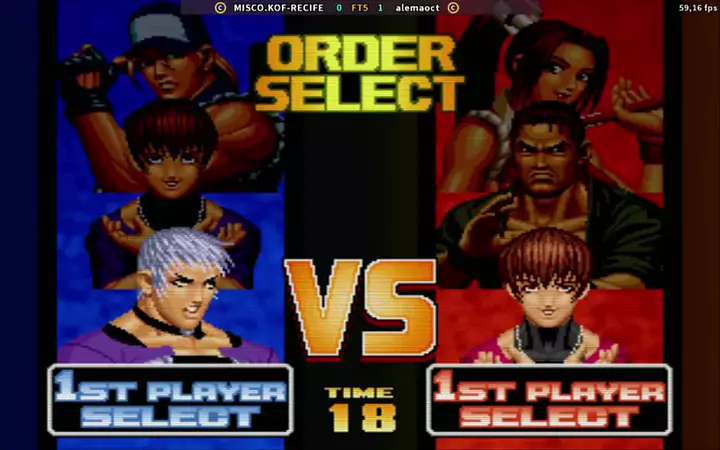This screenshot has height=450, width=720.
Task: Pick white-haired Yashiro's portrait
Action: click(185, 290)
